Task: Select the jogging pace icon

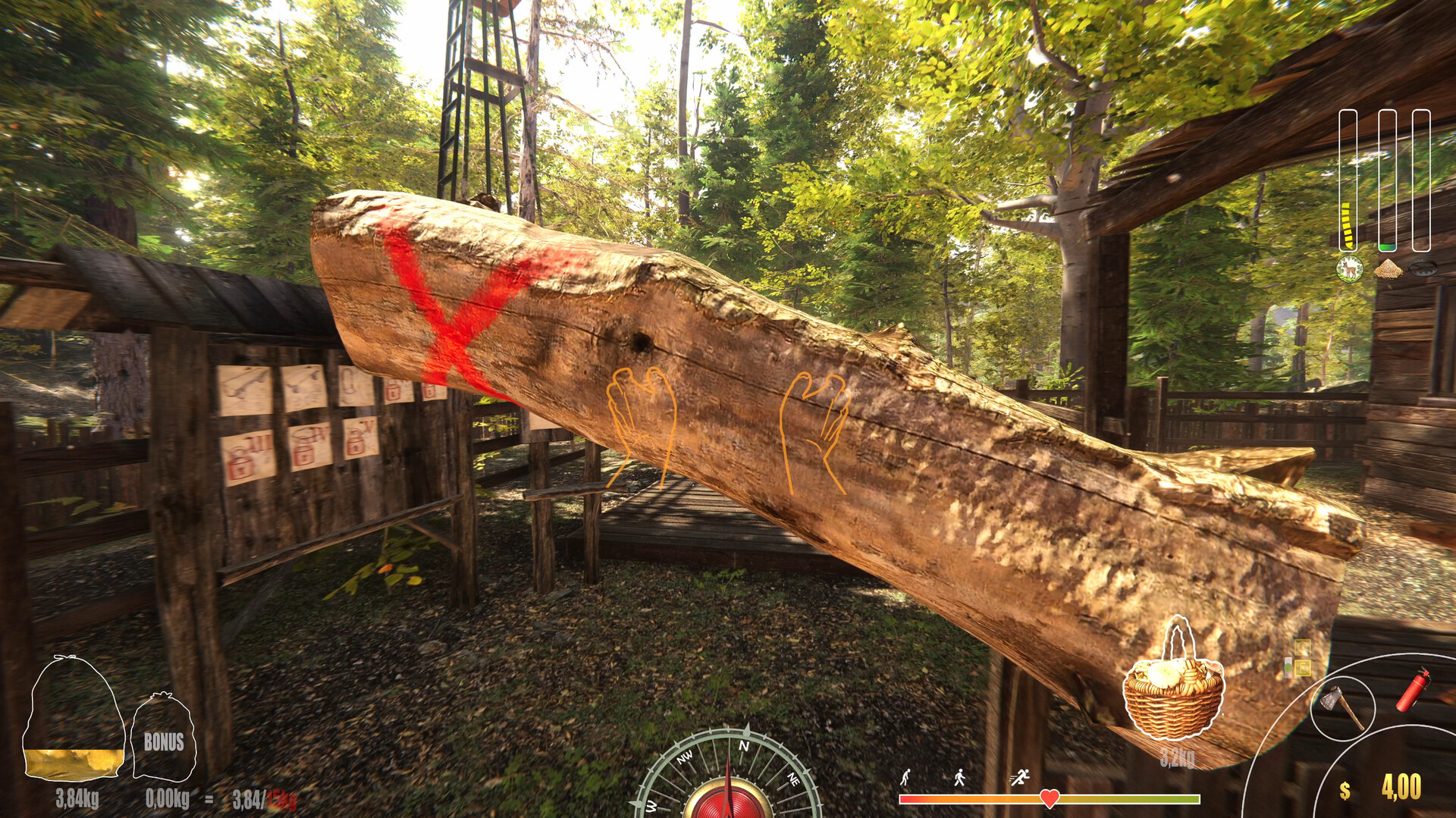Action: tap(959, 777)
